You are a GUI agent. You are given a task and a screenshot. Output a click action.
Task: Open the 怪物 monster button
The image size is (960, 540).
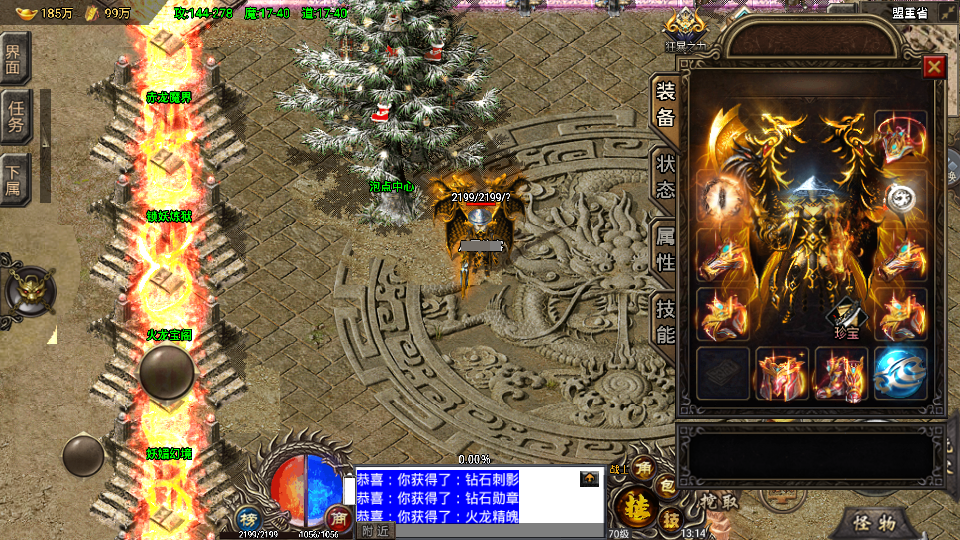873,522
